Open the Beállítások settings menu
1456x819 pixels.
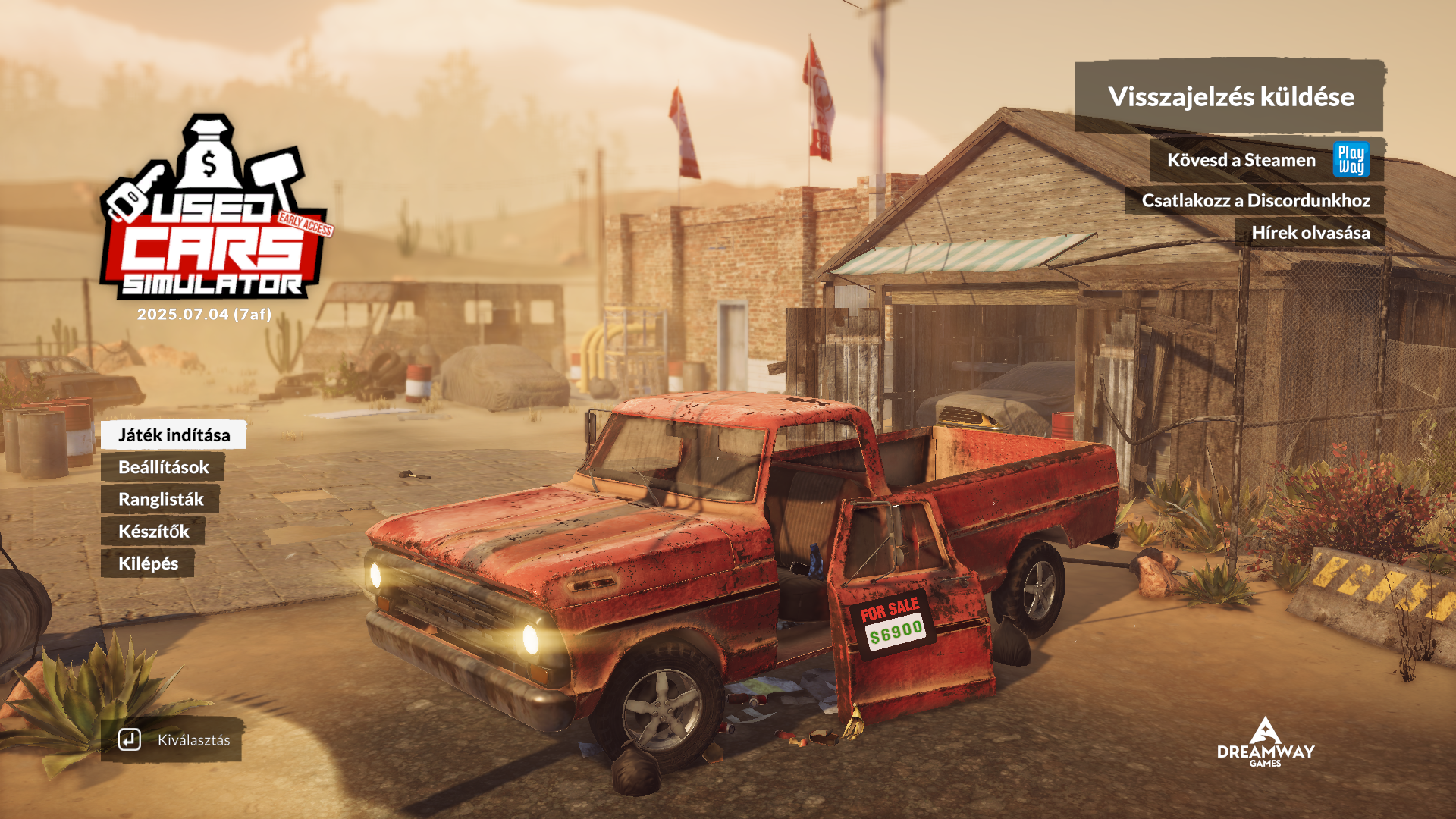click(x=163, y=467)
